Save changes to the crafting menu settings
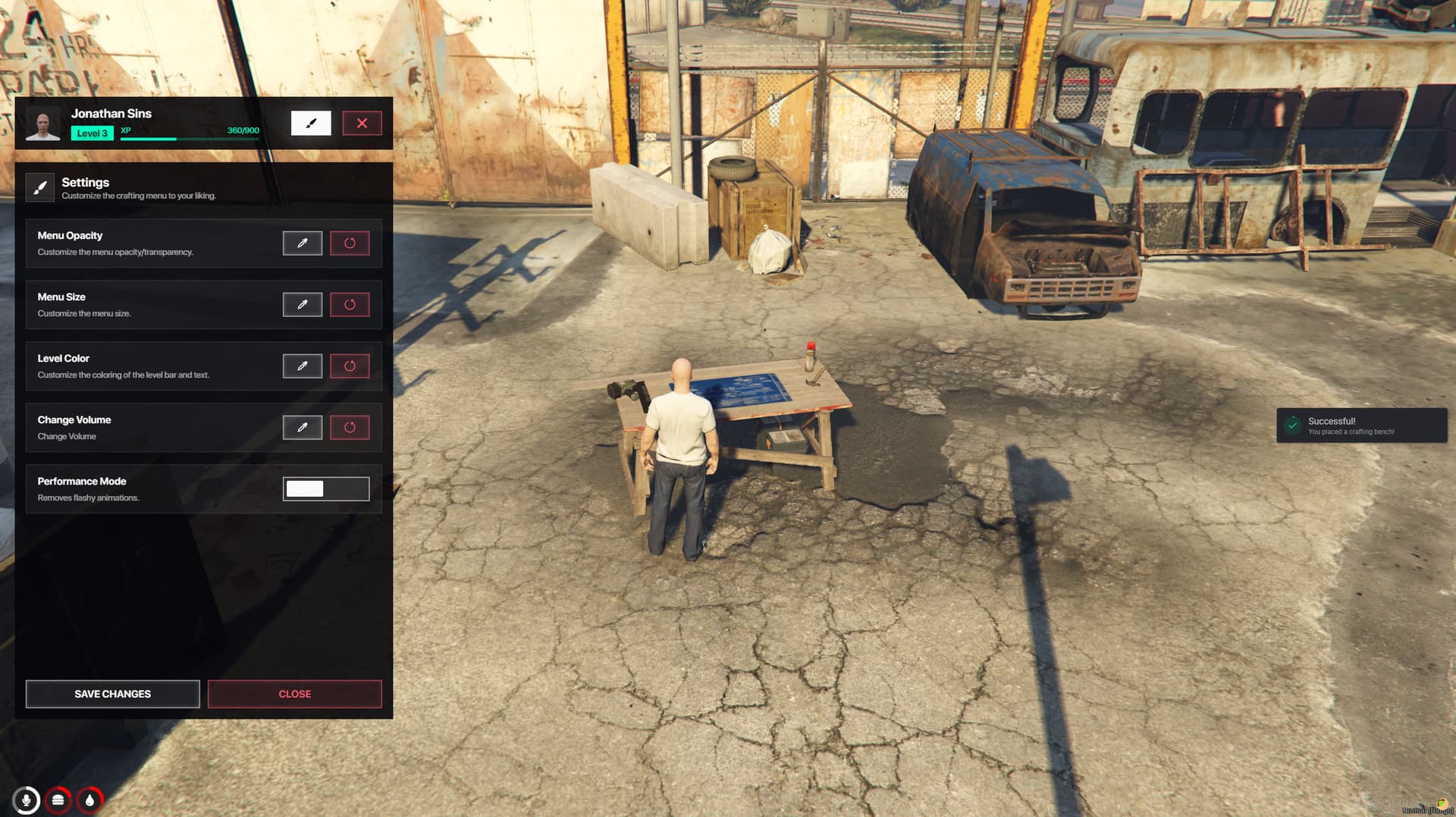 click(x=112, y=694)
